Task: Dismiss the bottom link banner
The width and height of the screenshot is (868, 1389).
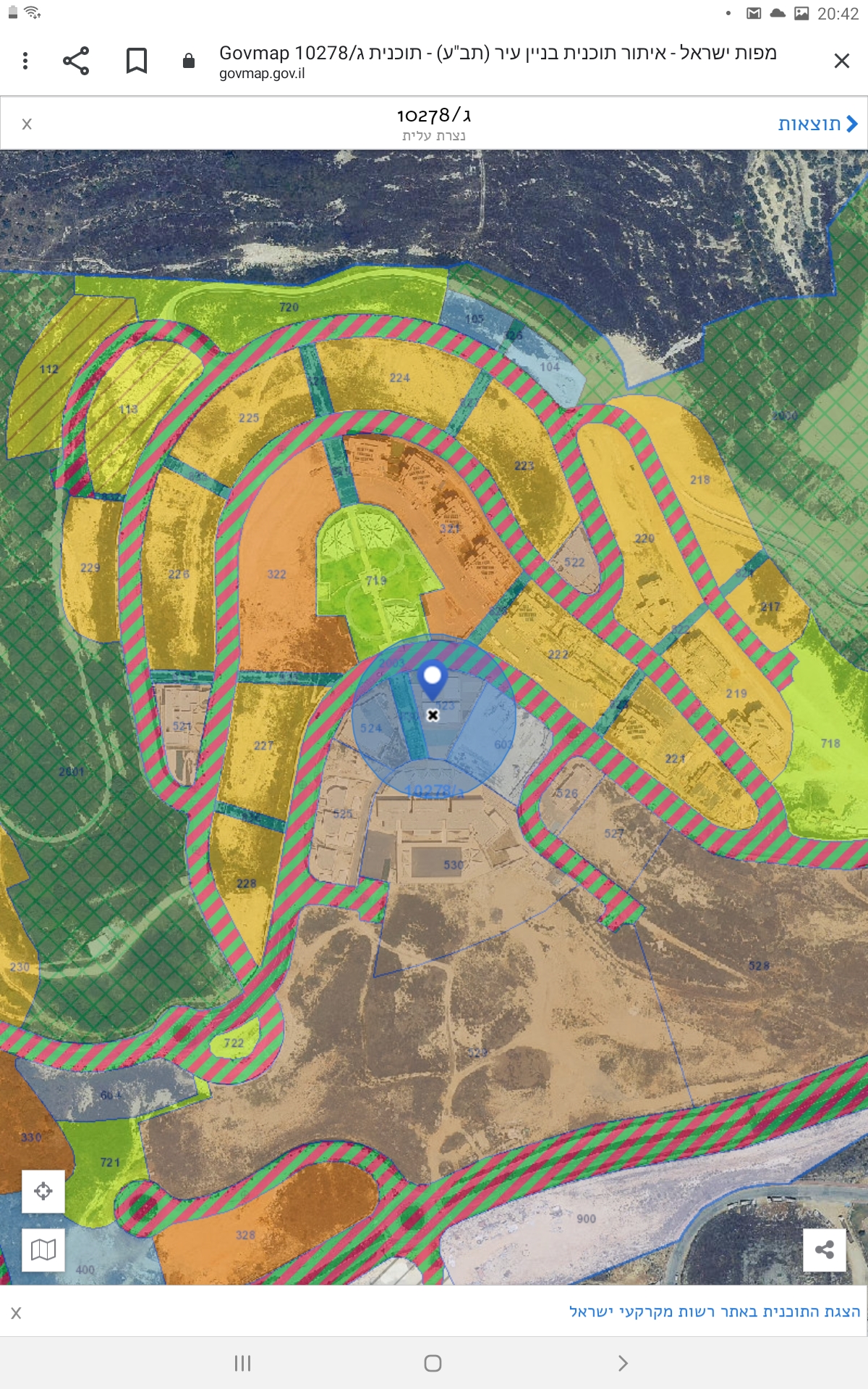Action: 16,1313
